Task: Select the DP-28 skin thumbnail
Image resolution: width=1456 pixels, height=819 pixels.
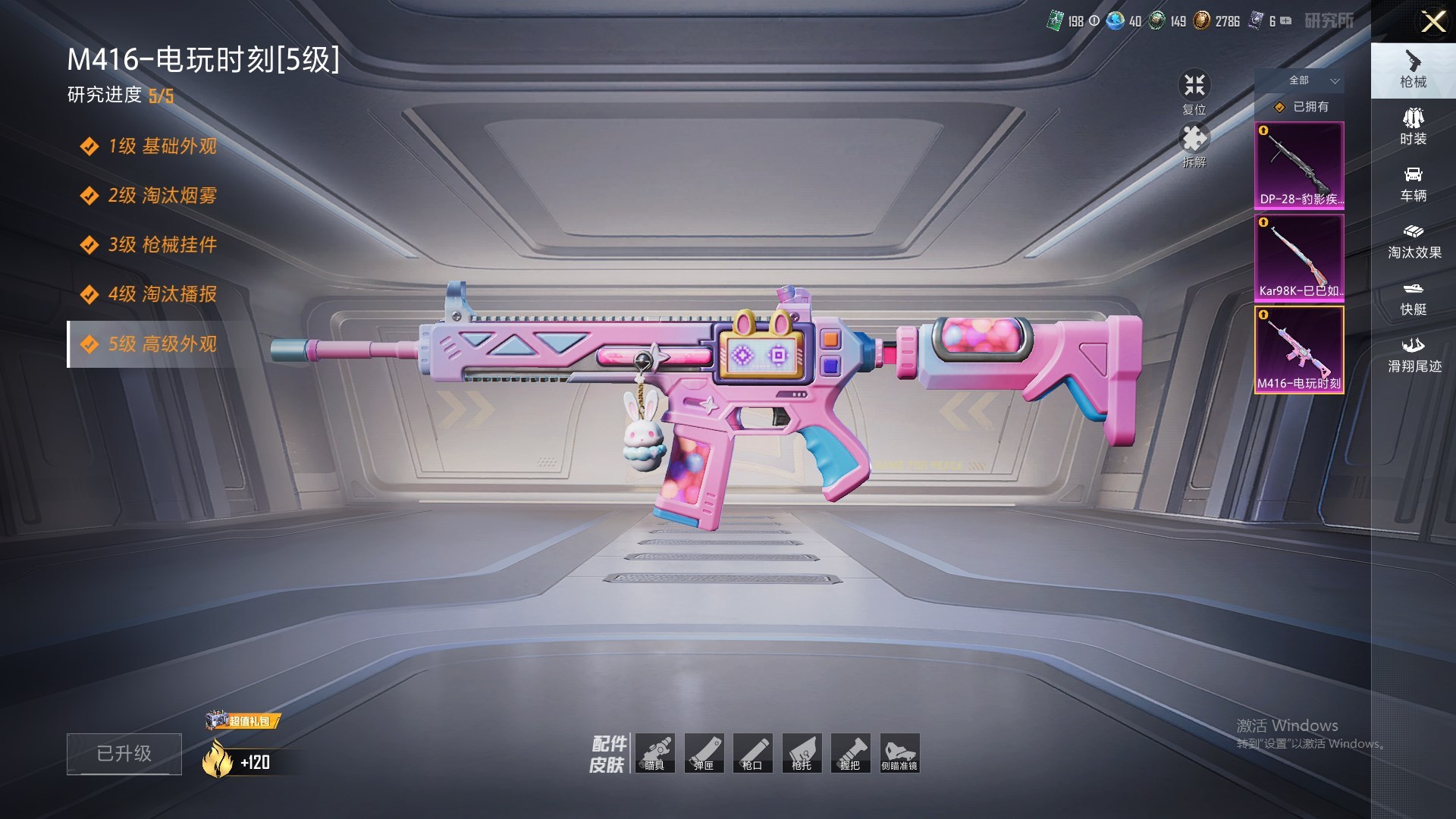Action: [1299, 165]
